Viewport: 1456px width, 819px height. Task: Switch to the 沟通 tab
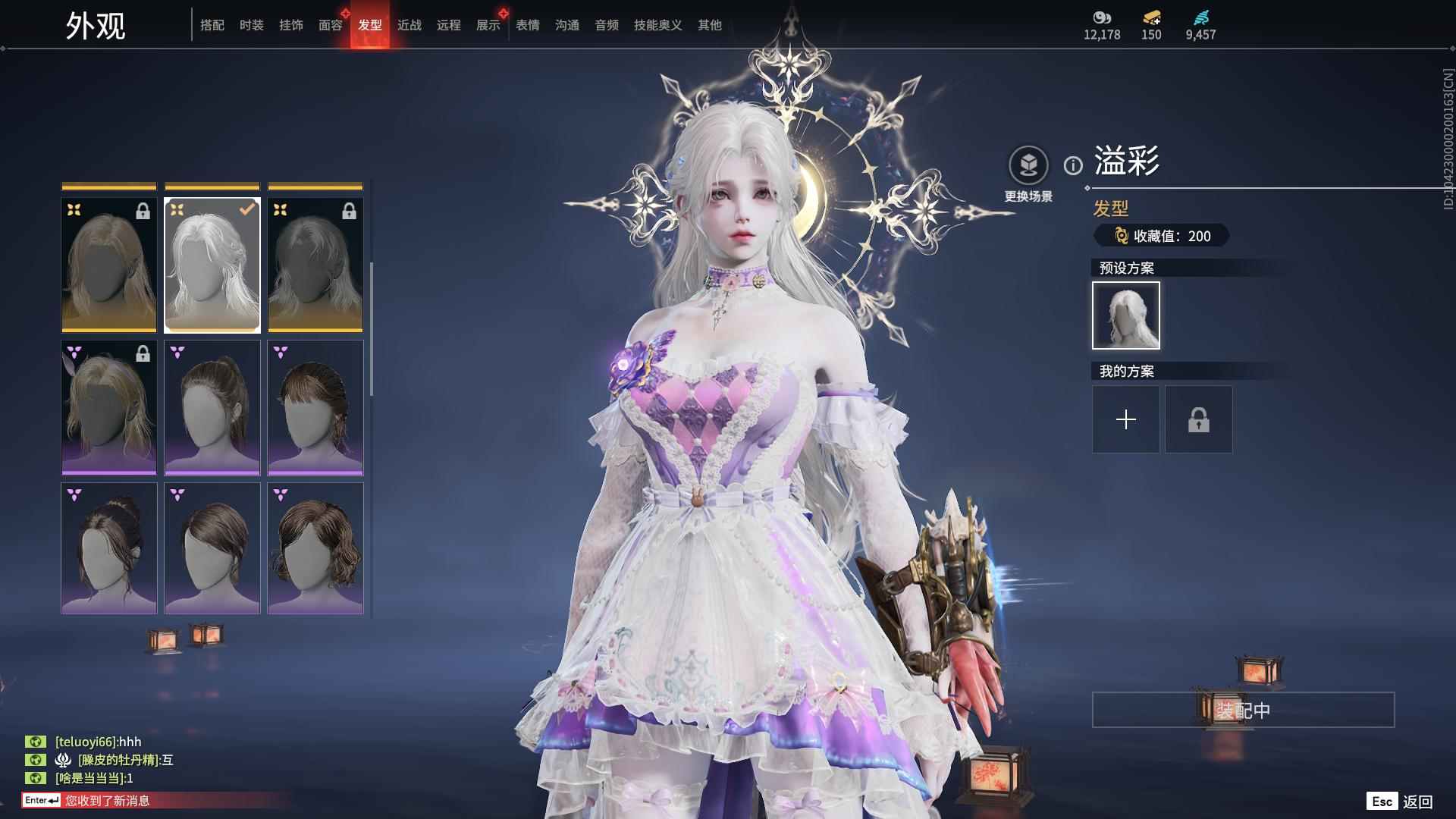coord(567,25)
